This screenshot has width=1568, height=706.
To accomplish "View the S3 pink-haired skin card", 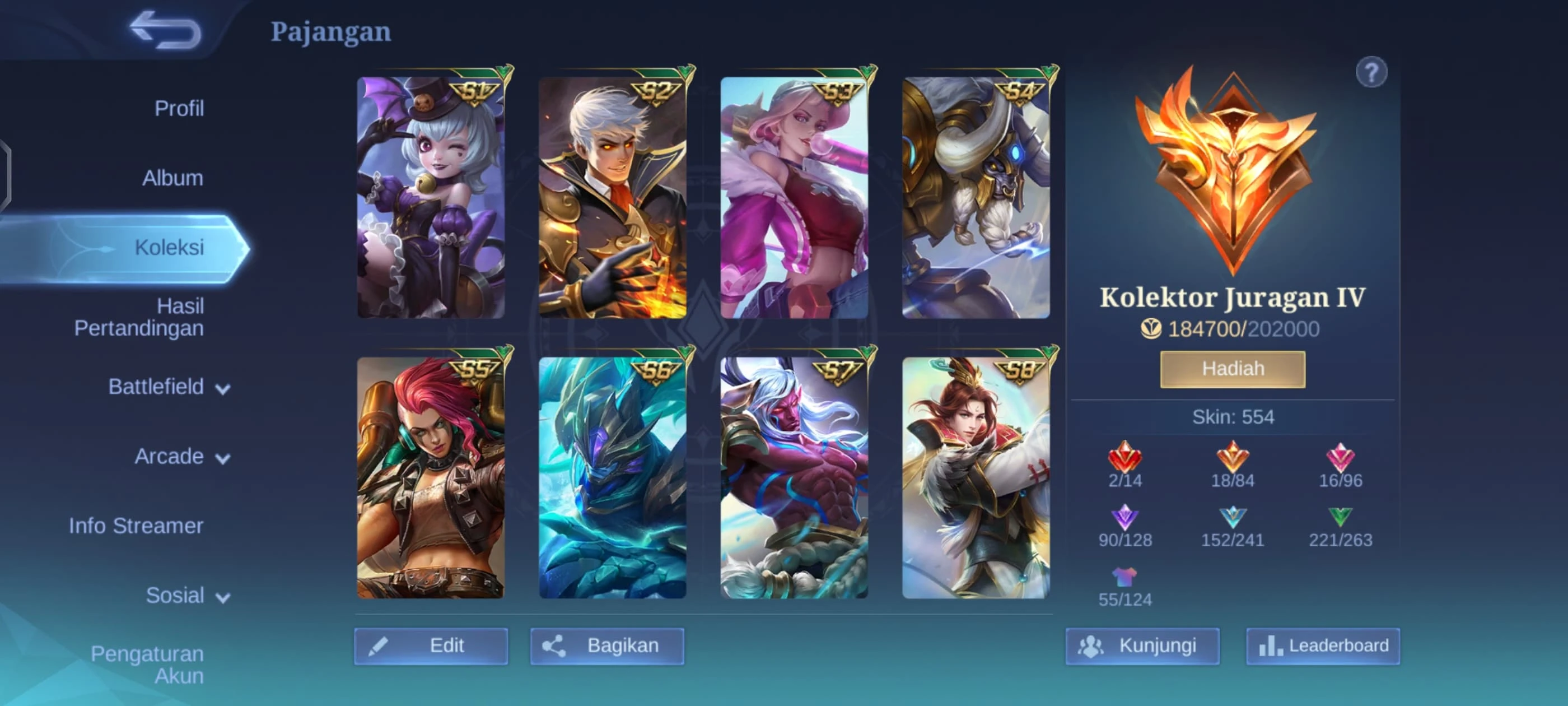I will coord(794,197).
